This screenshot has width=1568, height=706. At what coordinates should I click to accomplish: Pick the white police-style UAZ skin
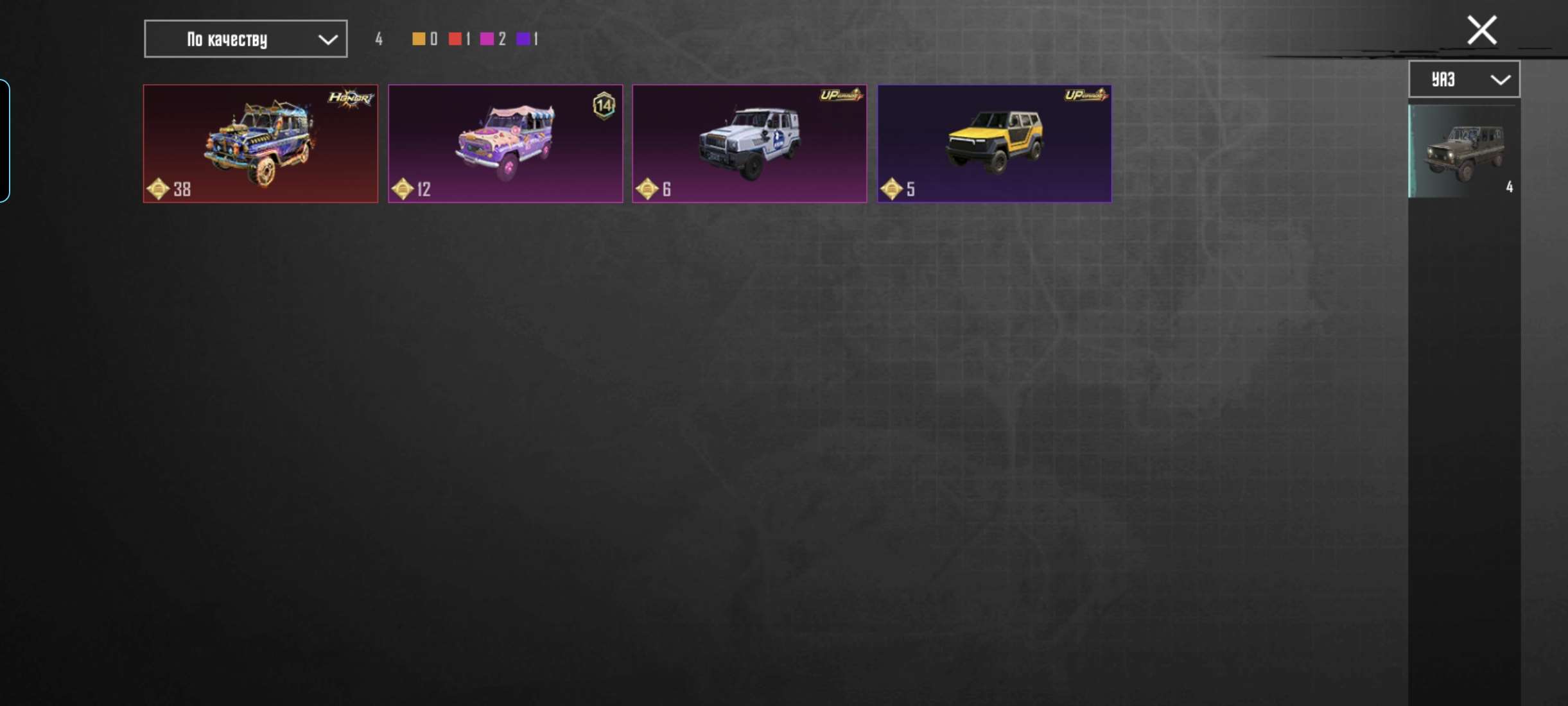click(749, 144)
